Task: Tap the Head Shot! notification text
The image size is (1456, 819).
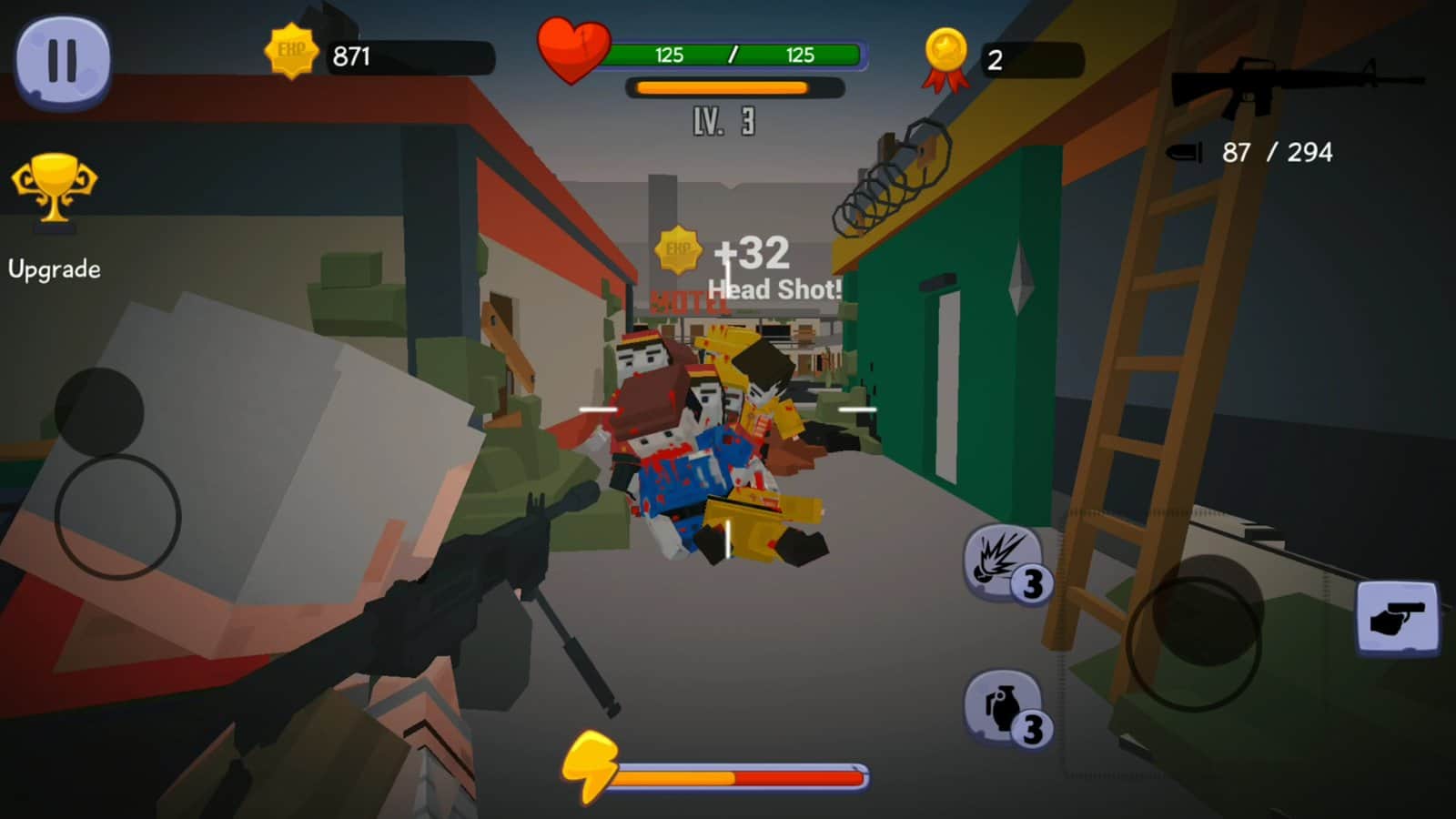Action: [775, 288]
